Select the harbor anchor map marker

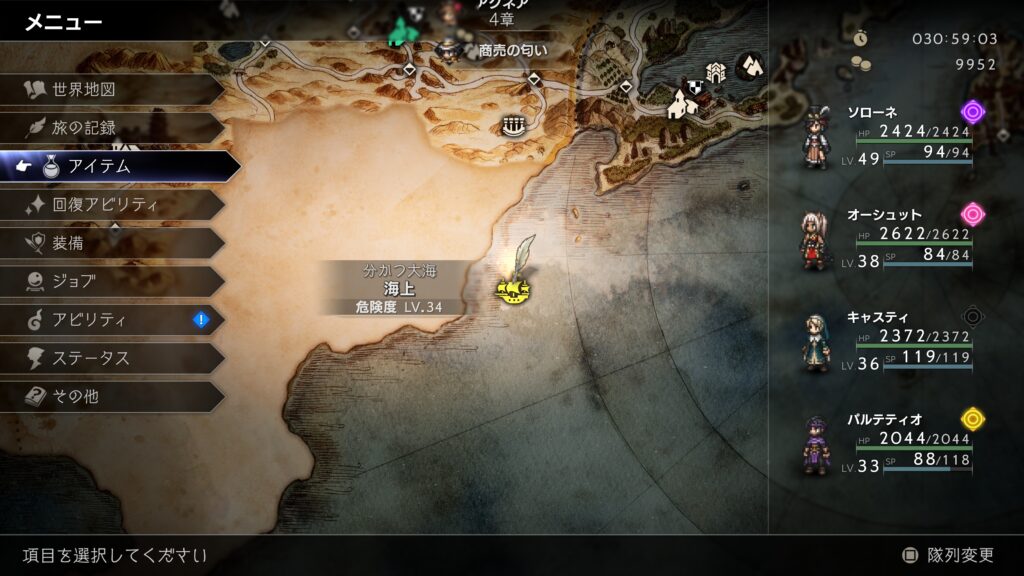[513, 125]
